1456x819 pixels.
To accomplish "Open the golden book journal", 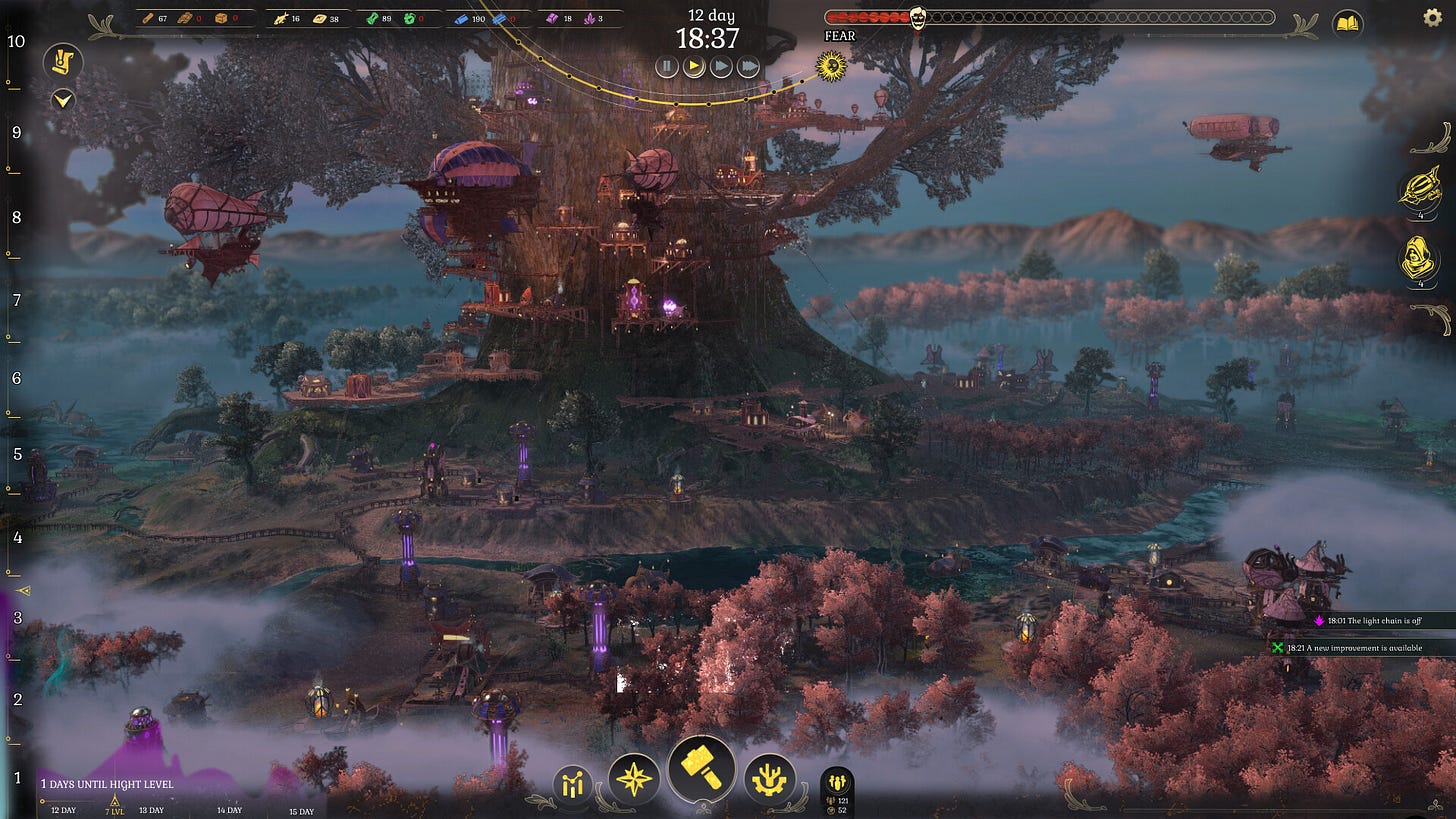I will point(1348,23).
